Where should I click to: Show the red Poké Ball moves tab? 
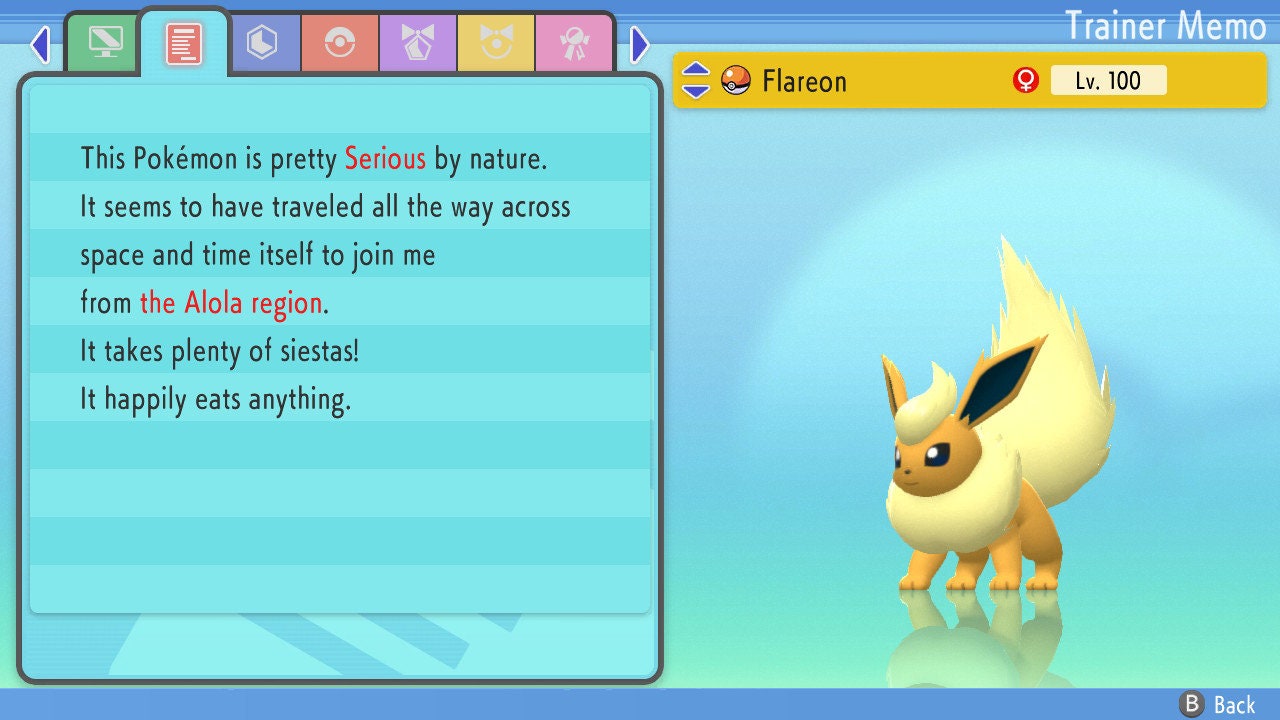340,43
